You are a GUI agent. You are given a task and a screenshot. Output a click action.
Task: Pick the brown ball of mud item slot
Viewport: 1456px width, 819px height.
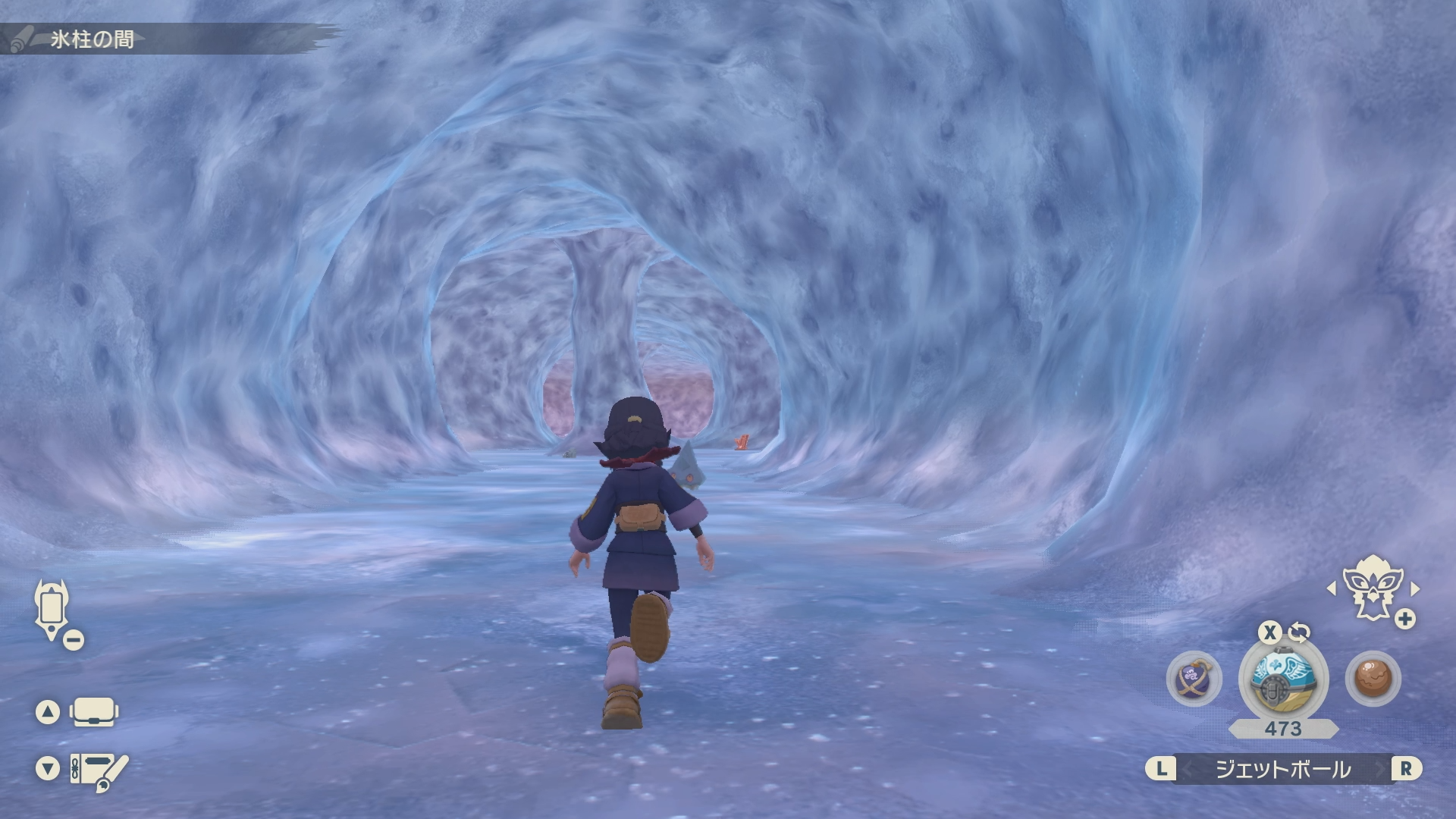click(x=1373, y=678)
